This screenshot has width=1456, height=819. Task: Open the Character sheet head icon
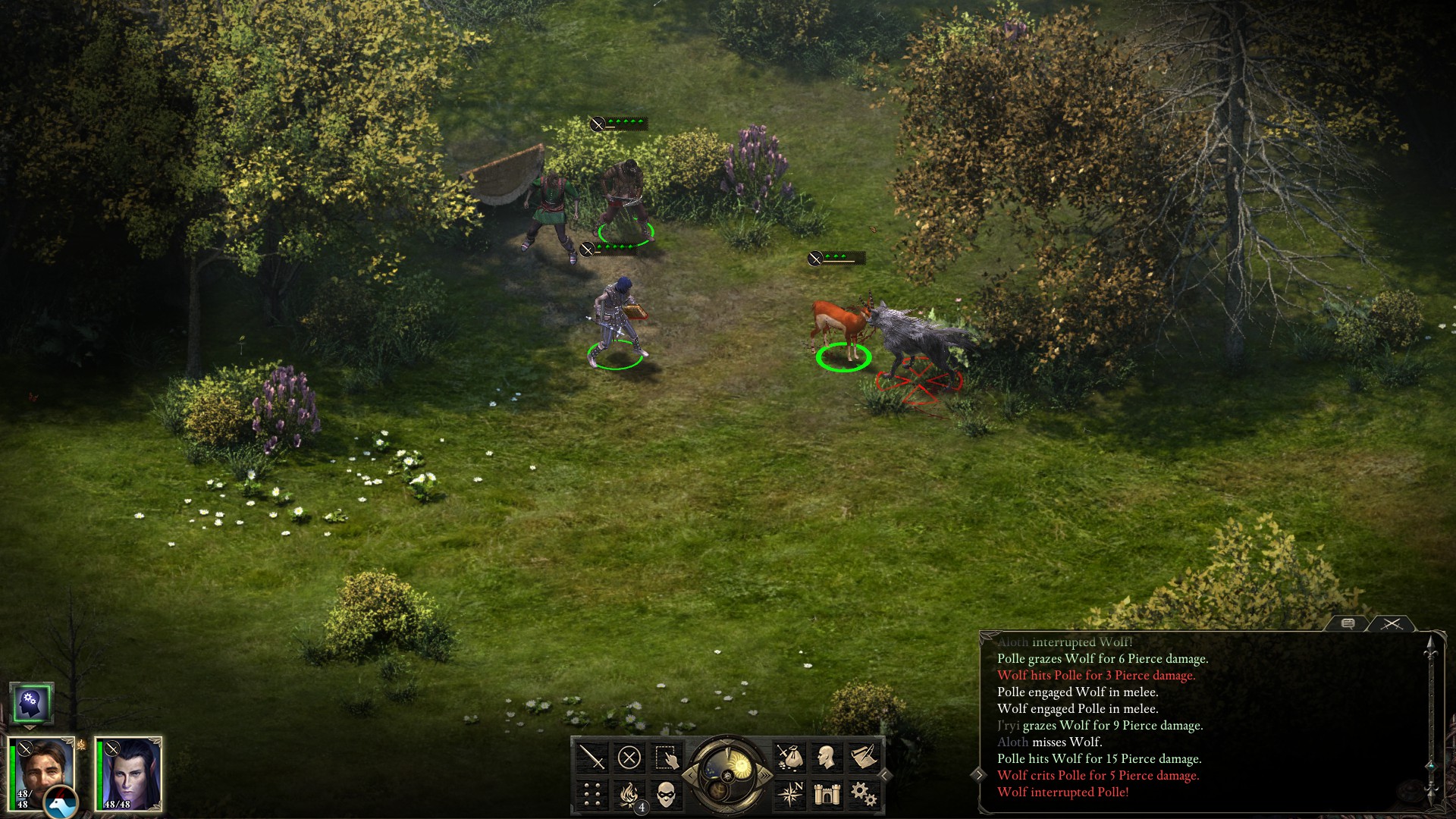(x=828, y=758)
